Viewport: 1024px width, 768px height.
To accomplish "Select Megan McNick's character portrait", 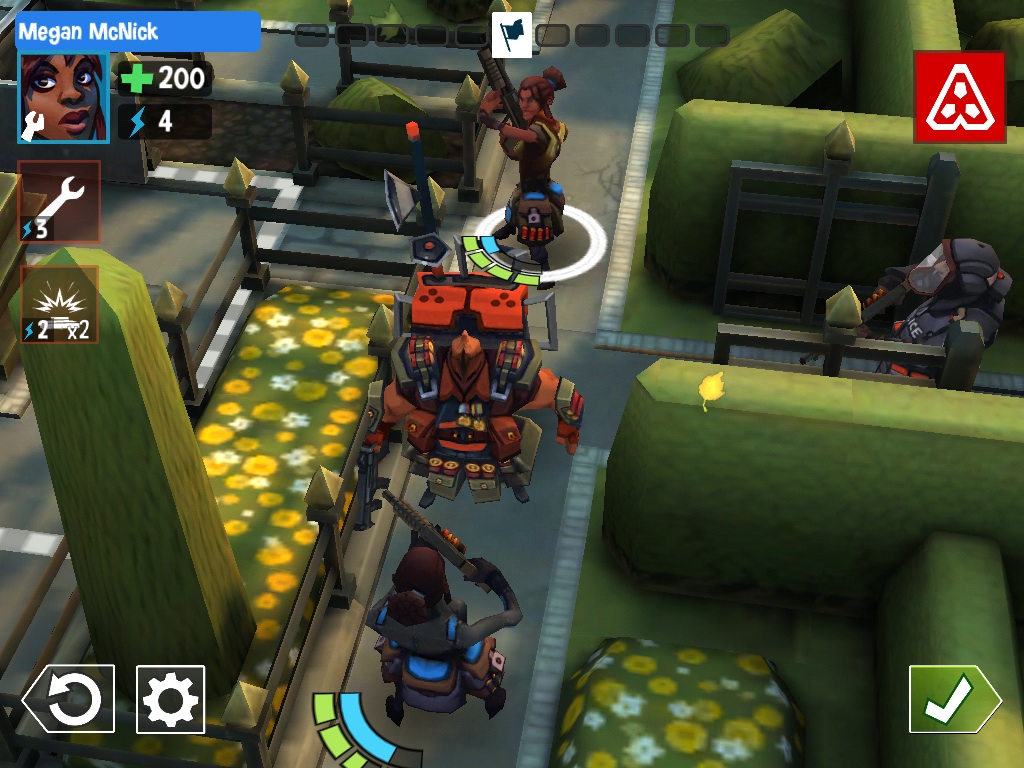I will 64,98.
